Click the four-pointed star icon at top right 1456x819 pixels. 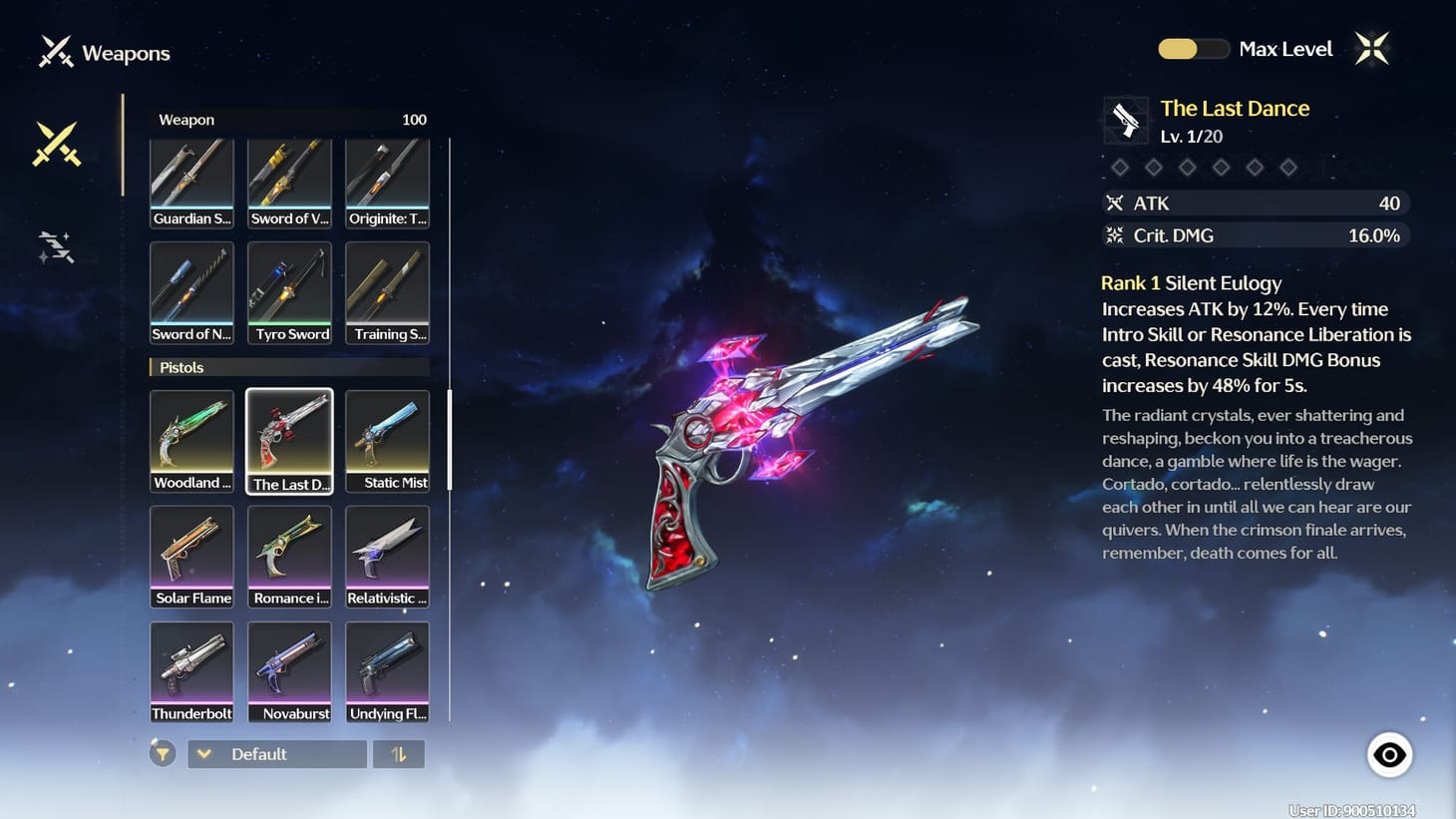[x=1372, y=47]
